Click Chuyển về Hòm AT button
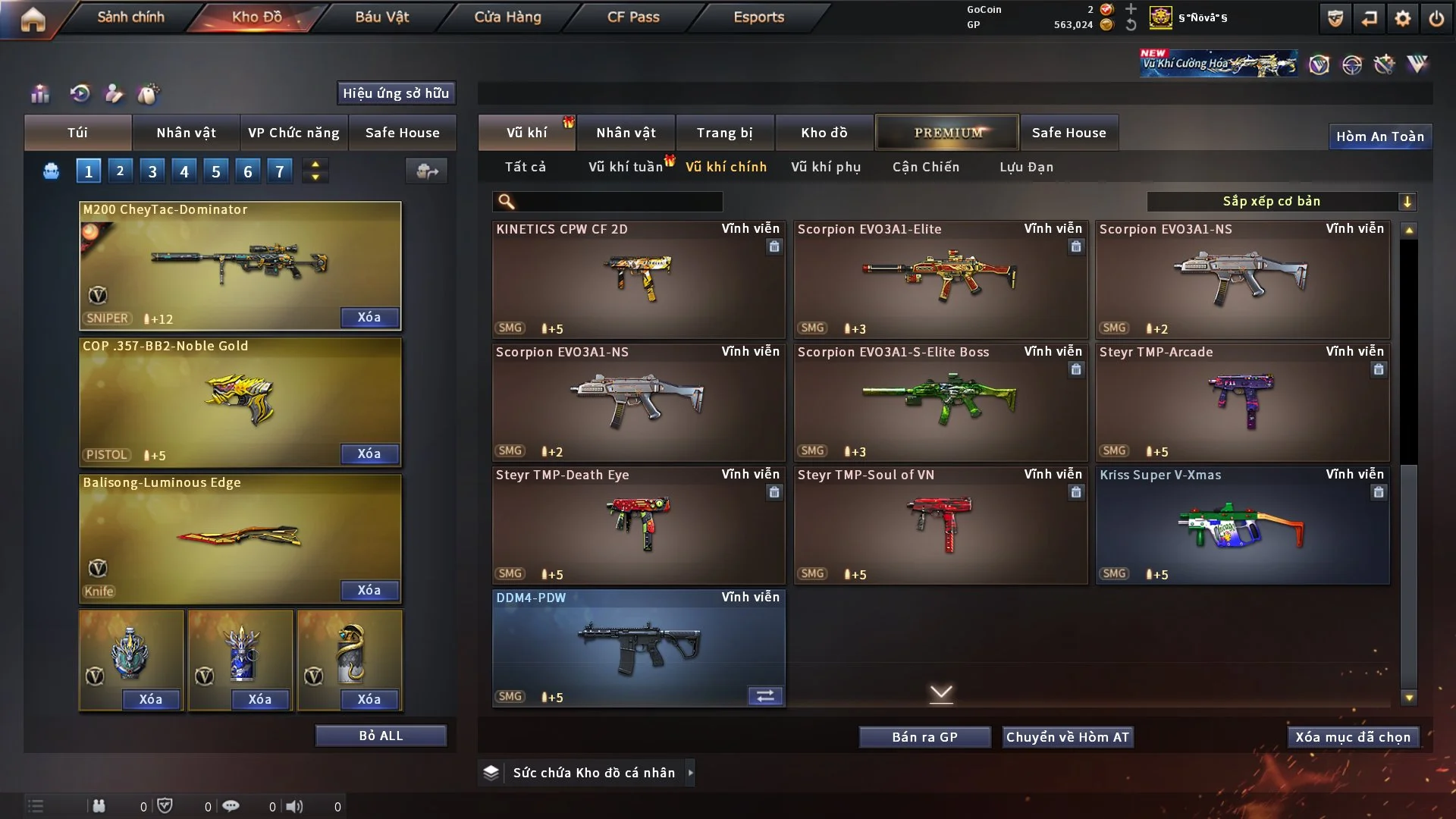1456x819 pixels. 1067,737
